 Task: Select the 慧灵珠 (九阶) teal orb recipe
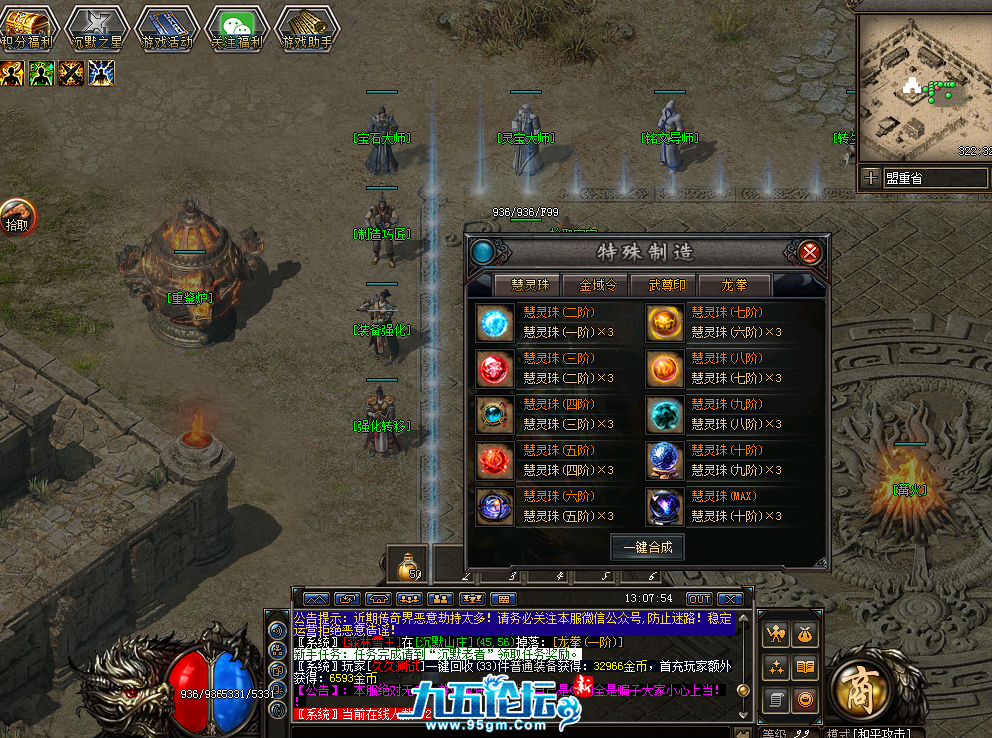(x=664, y=414)
